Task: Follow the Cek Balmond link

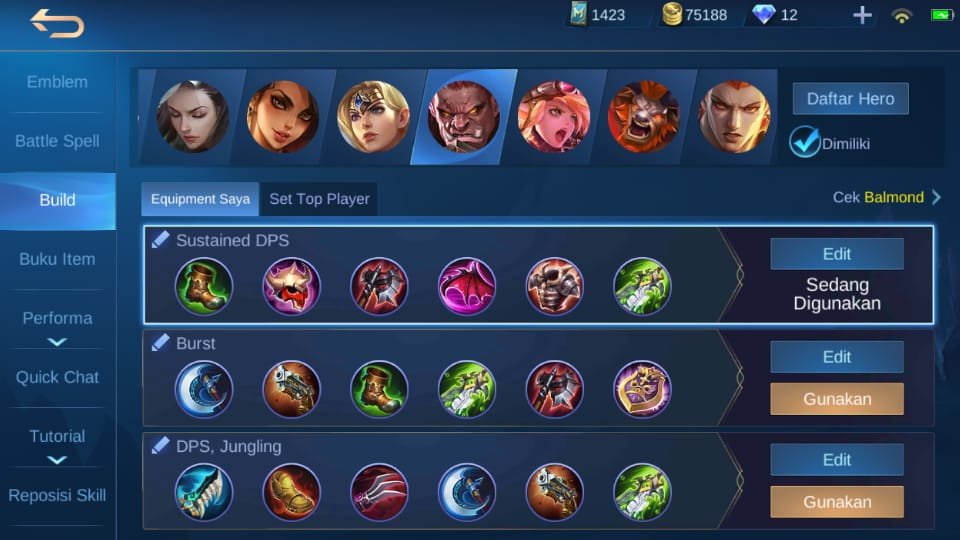Action: 886,197
